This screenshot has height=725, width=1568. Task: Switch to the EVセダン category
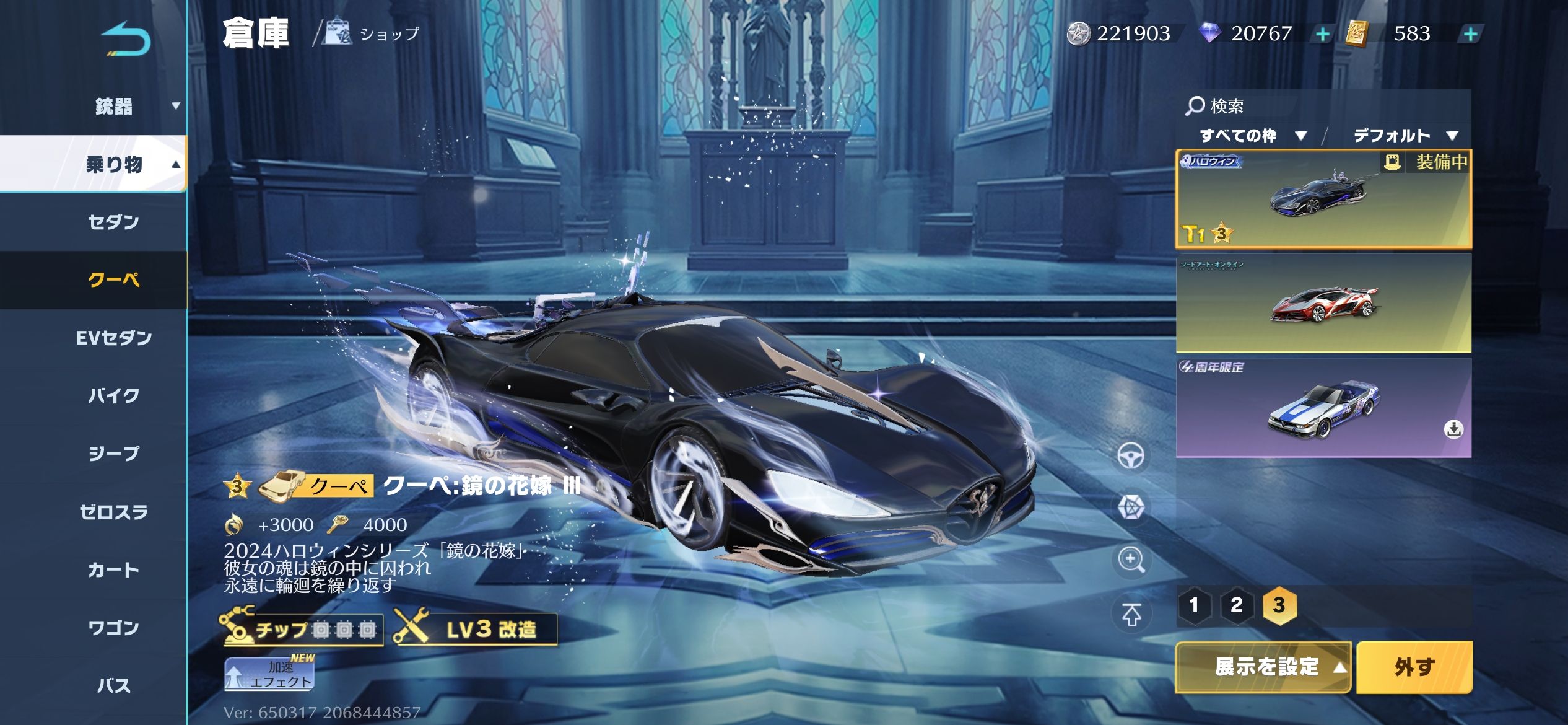[114, 338]
